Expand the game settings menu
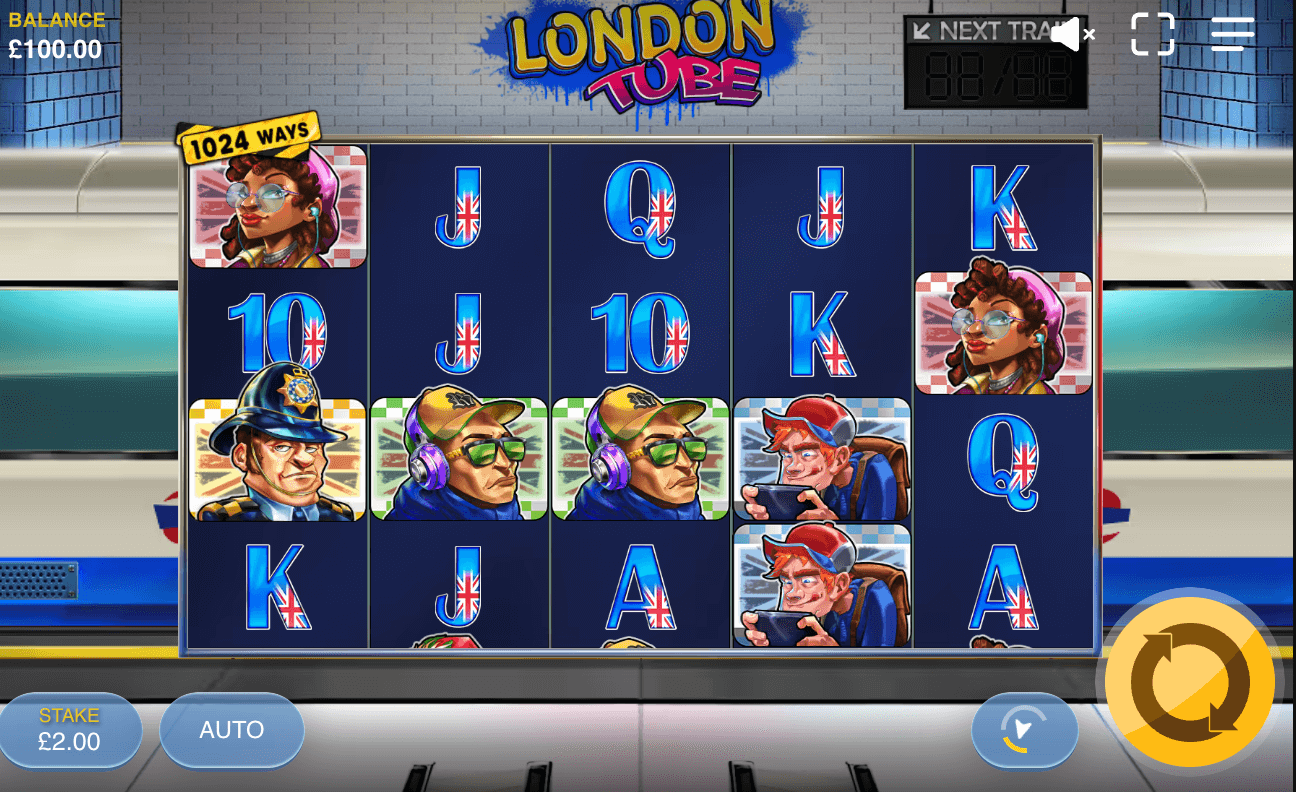Viewport: 1296px width, 792px height. (x=1232, y=34)
